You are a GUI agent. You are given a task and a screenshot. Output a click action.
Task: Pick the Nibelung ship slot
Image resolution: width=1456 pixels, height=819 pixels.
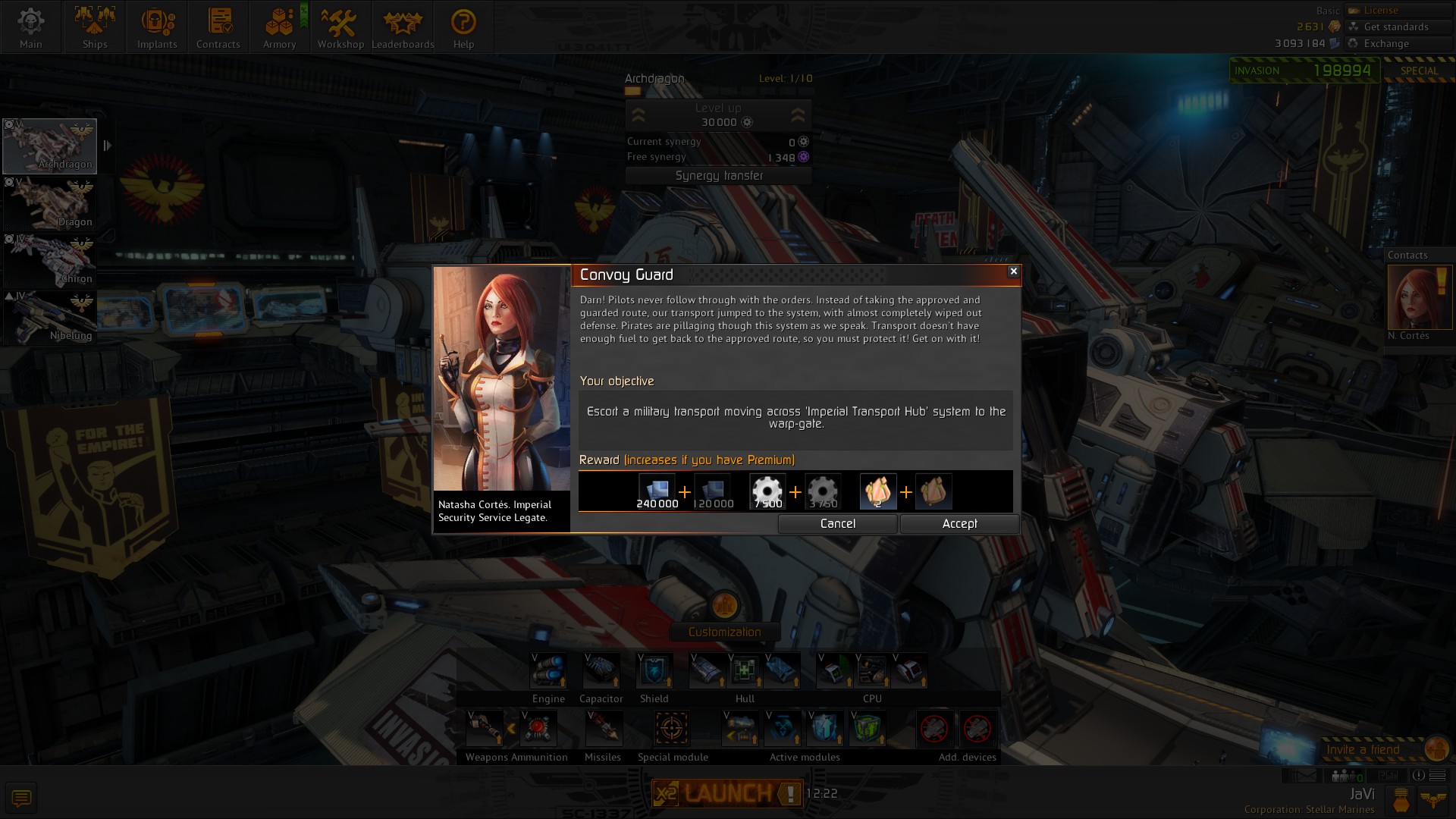click(x=50, y=317)
